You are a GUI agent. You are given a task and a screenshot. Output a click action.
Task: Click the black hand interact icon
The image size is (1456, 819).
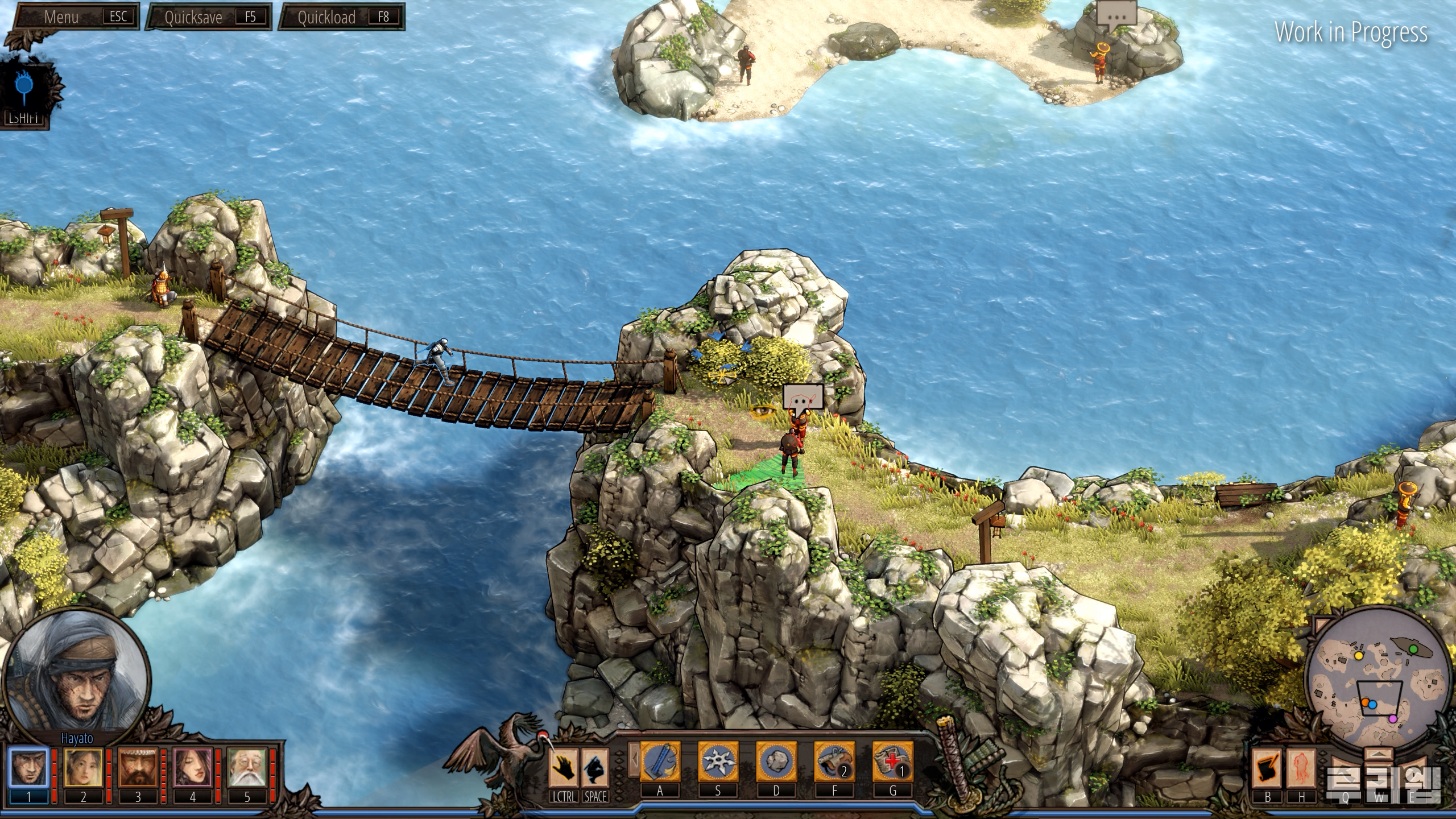564,767
